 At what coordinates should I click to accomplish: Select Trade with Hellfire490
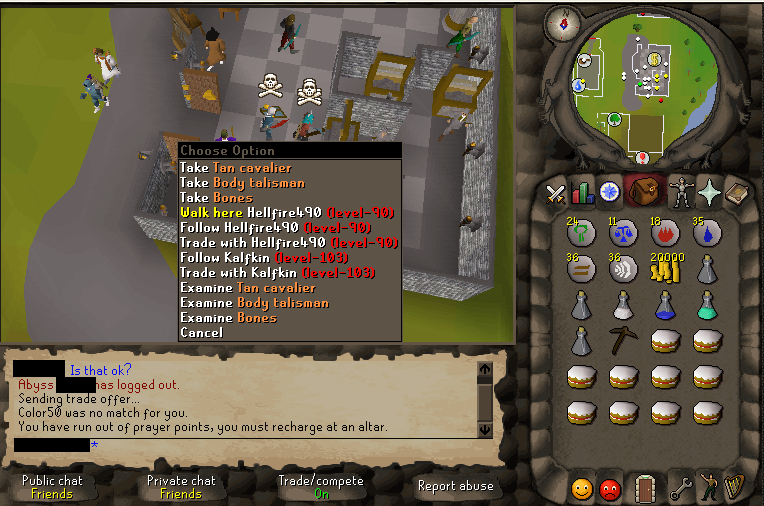click(288, 243)
